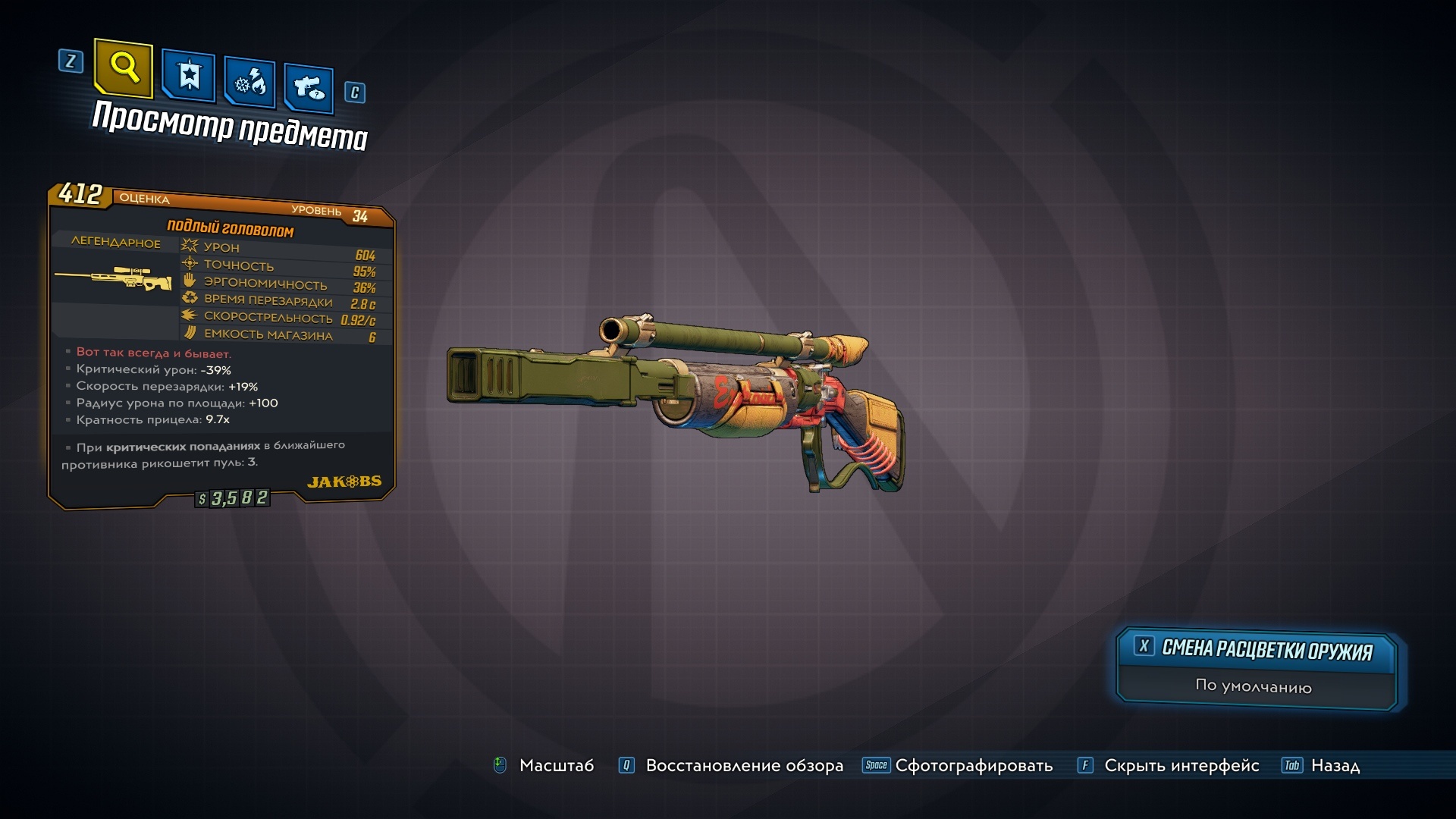Image resolution: width=1456 pixels, height=819 pixels.
Task: Choose the По умолчанию skin option
Action: click(1253, 686)
